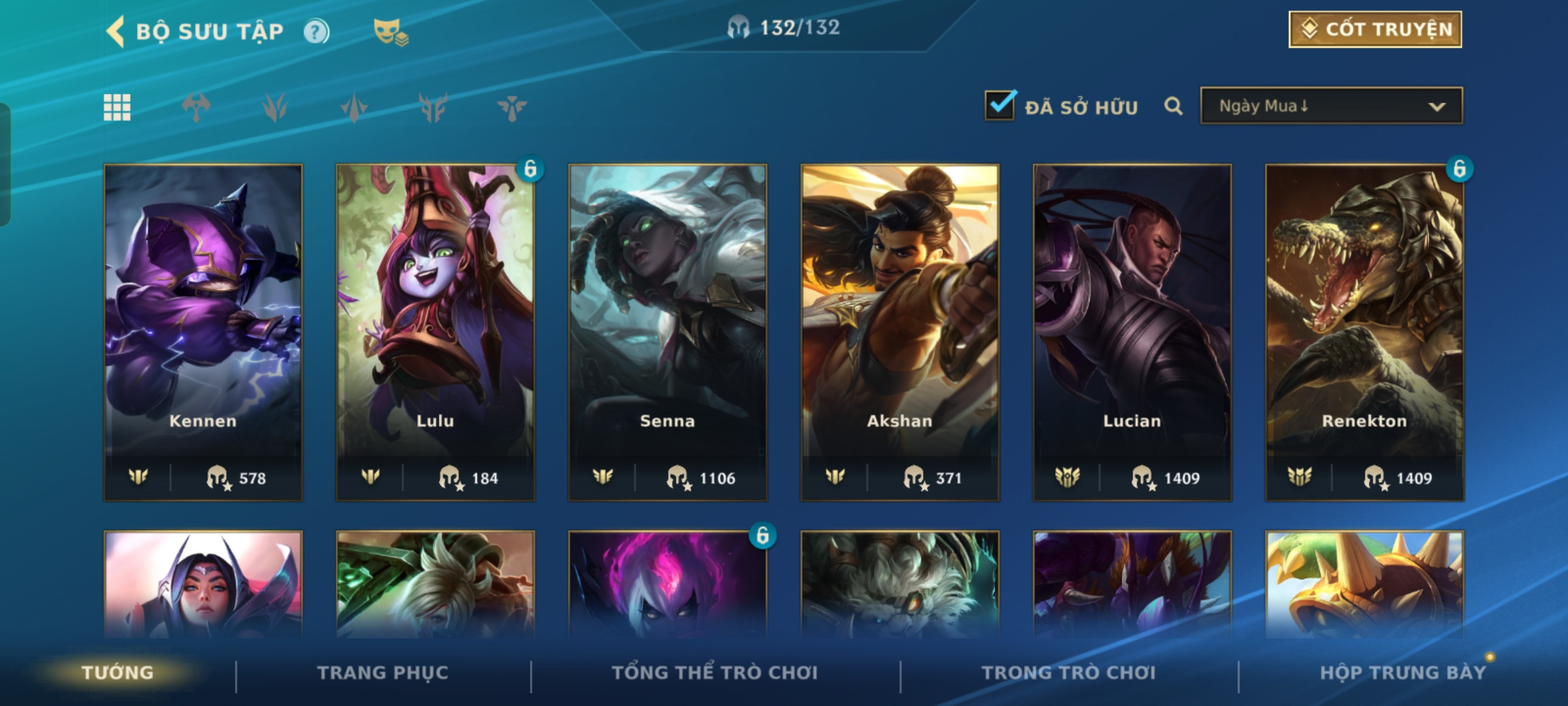Switch to the Tướng tab
Viewport: 1568px width, 706px height.
click(118, 673)
